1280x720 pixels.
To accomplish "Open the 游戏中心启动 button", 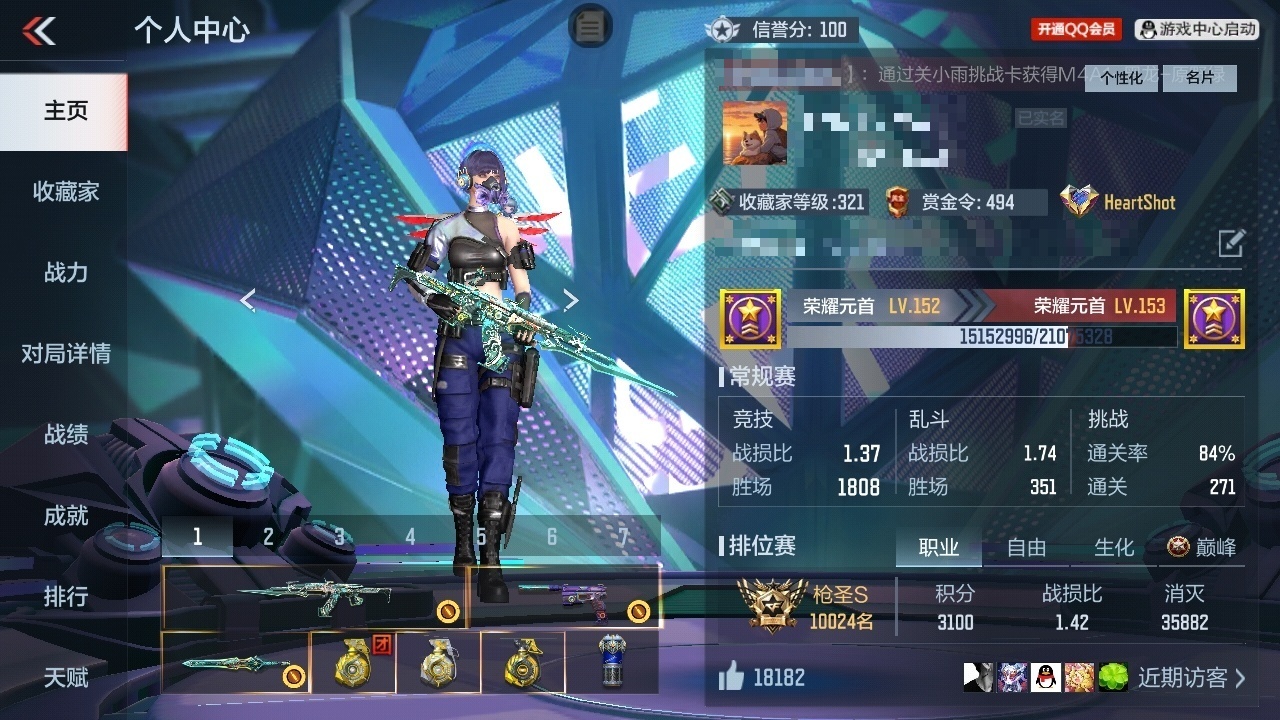I will point(1197,30).
